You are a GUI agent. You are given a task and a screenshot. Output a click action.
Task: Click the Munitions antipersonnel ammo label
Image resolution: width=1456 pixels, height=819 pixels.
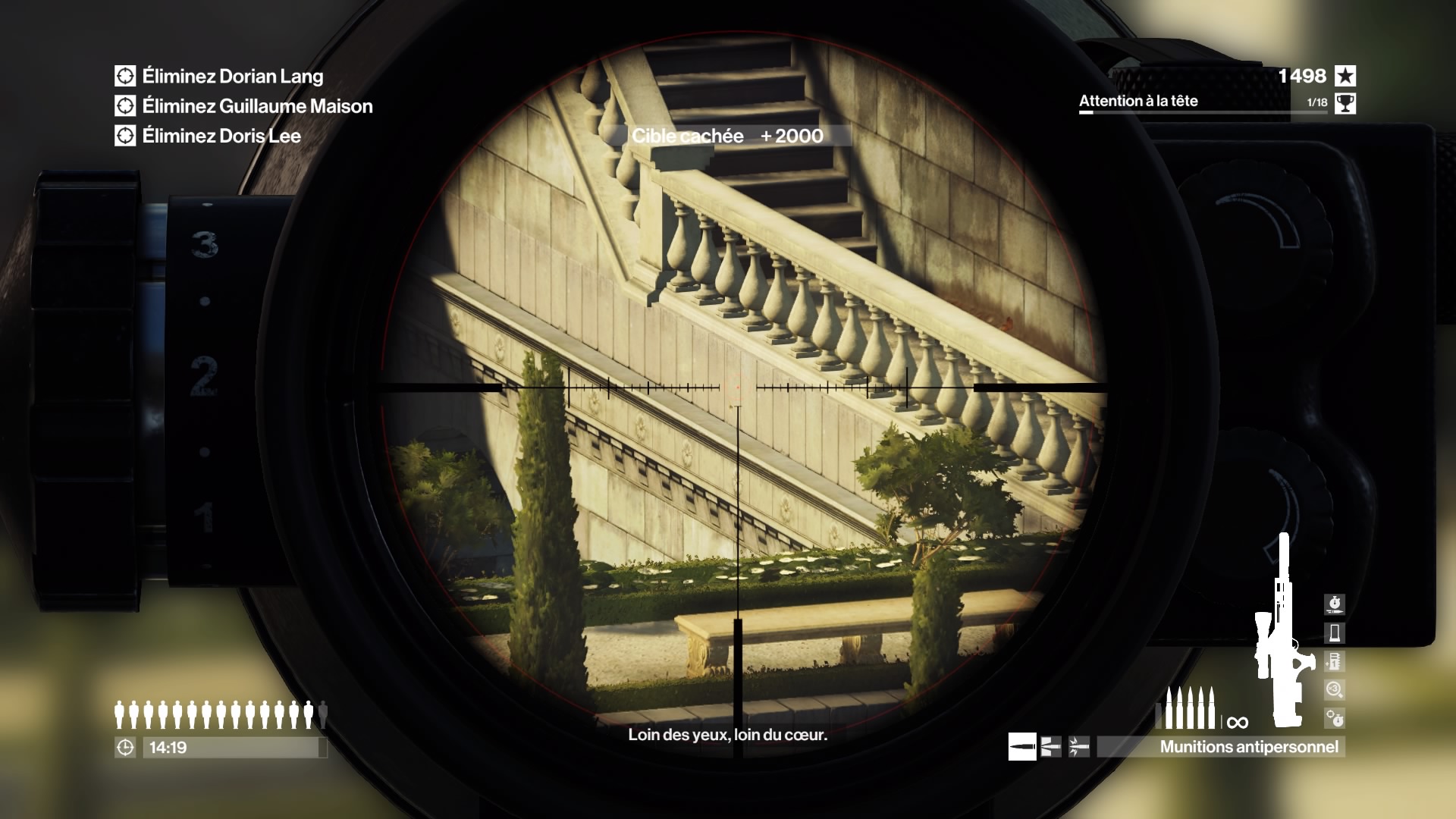tap(1248, 747)
